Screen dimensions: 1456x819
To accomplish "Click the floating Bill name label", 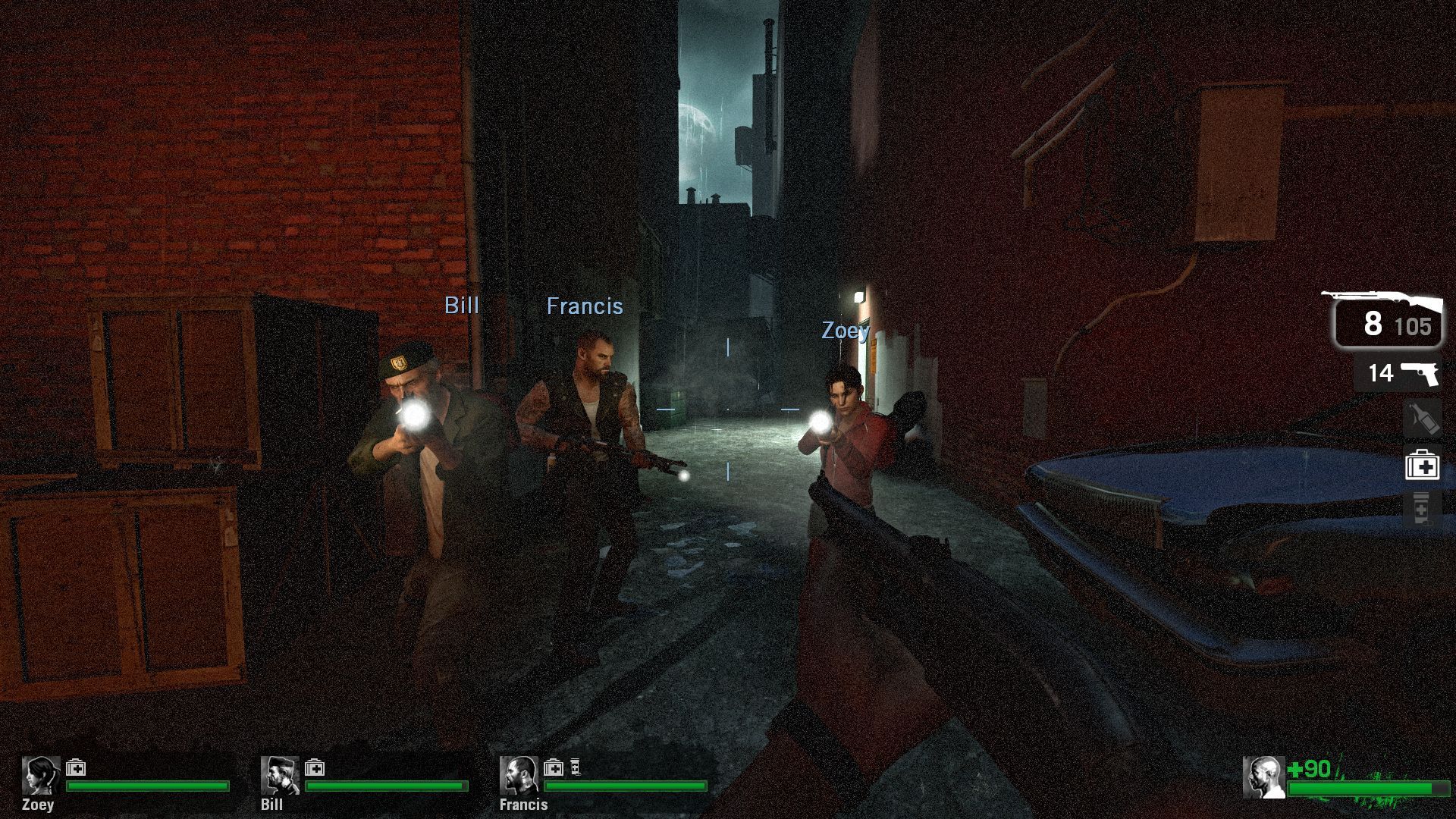I will point(463,306).
